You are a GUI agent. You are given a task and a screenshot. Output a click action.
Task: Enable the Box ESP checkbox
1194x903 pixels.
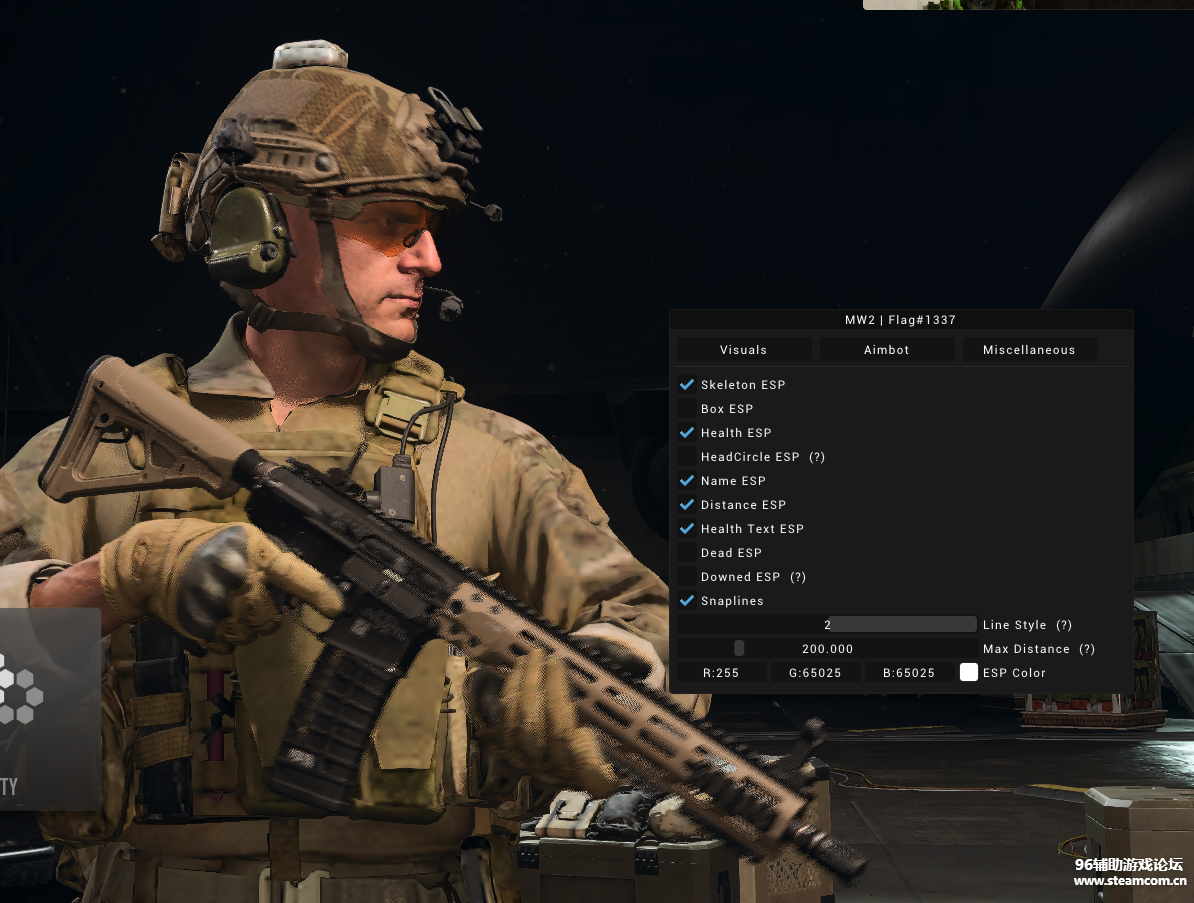(687, 409)
